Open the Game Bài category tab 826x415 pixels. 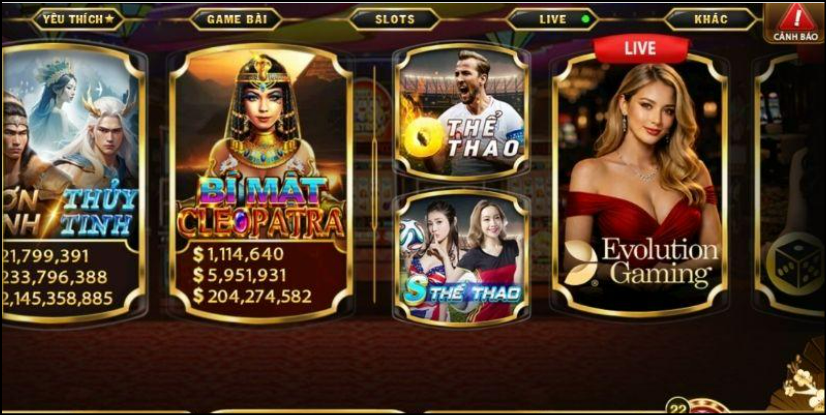[236, 19]
